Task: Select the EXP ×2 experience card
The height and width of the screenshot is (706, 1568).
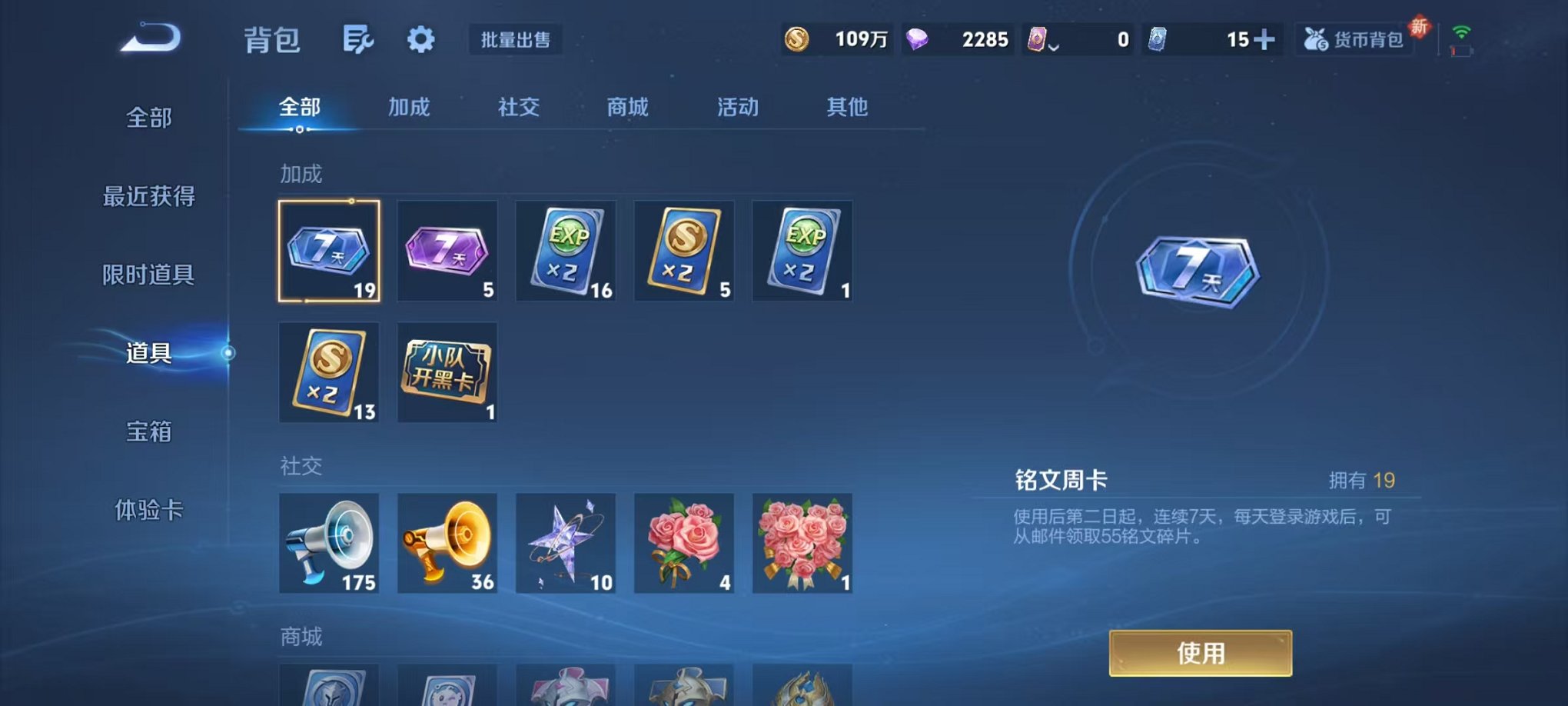Action: click(x=566, y=250)
